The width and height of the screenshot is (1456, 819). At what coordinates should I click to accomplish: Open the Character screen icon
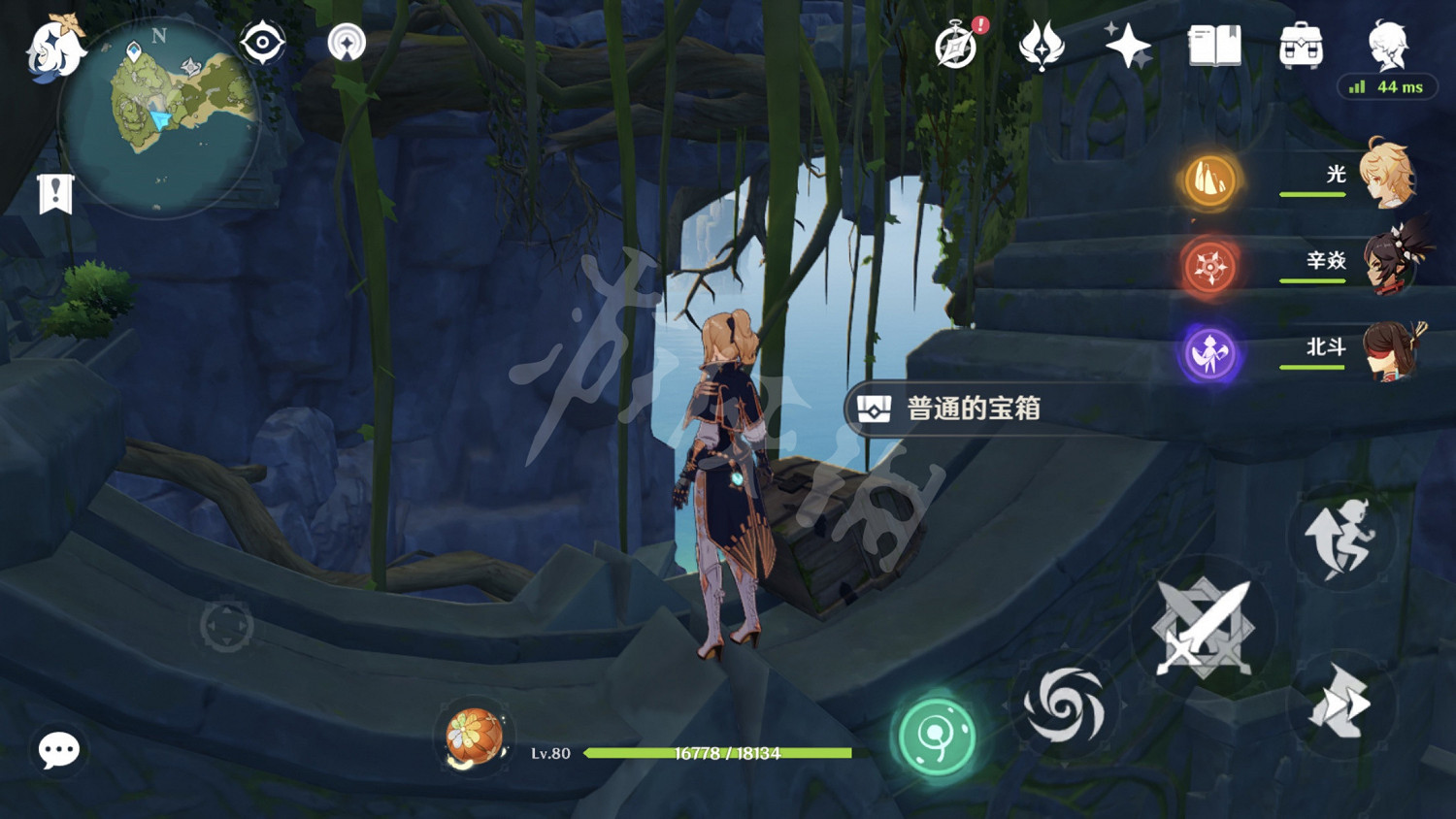coord(1385,41)
